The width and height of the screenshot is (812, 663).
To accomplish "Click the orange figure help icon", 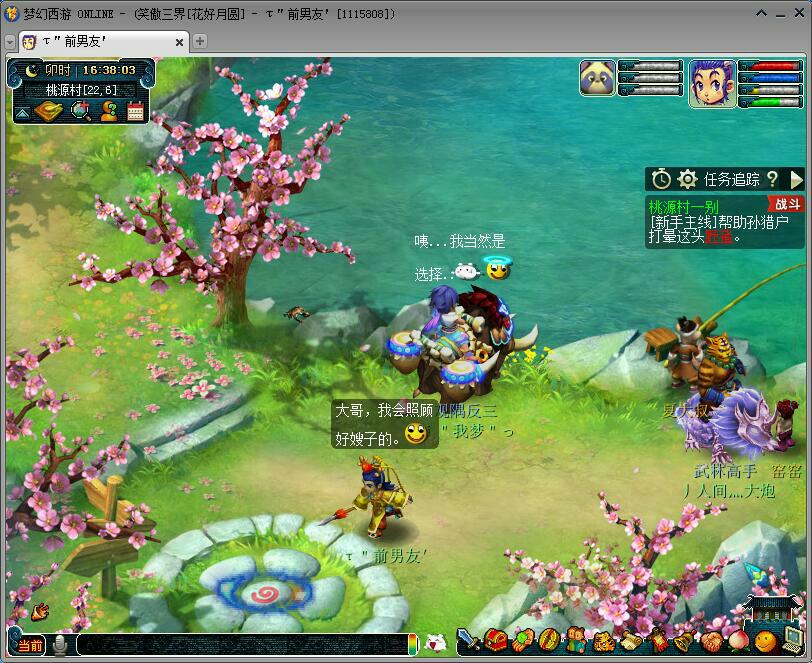I will tap(109, 111).
